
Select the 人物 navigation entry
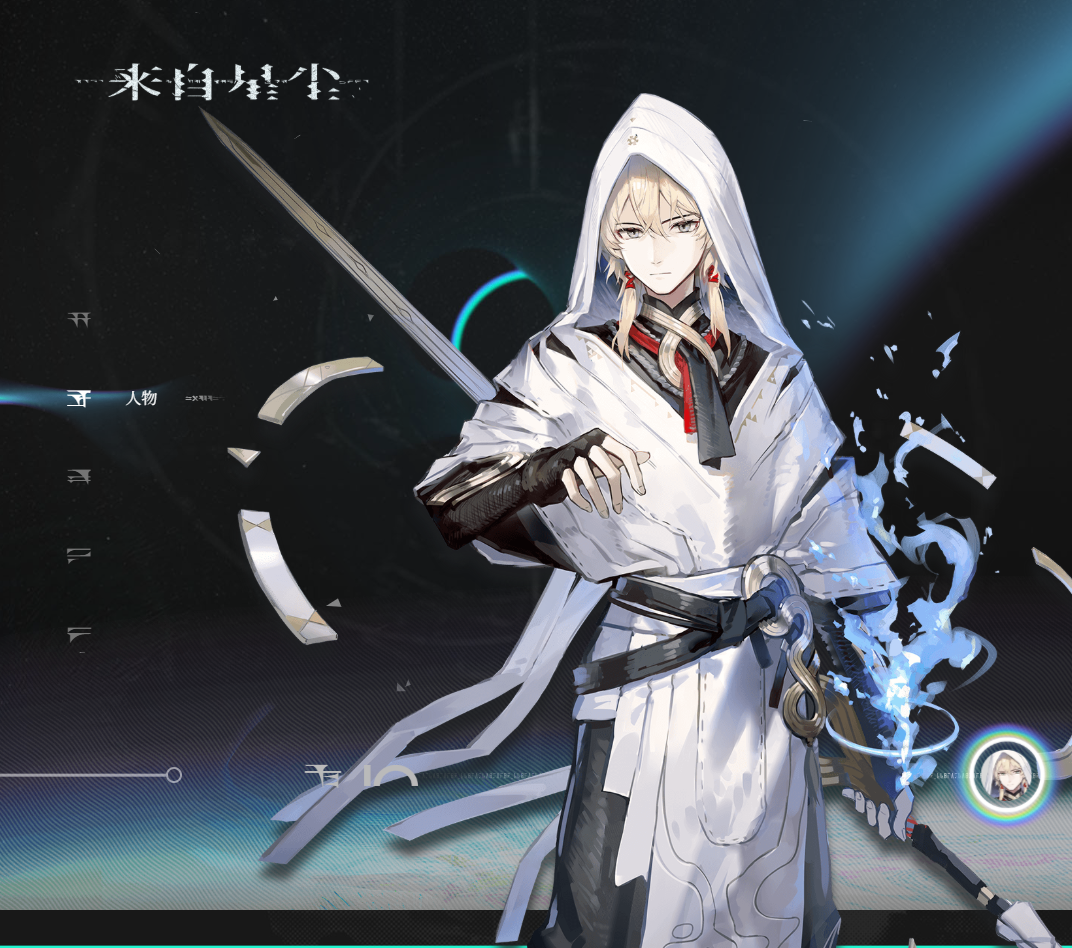click(141, 398)
